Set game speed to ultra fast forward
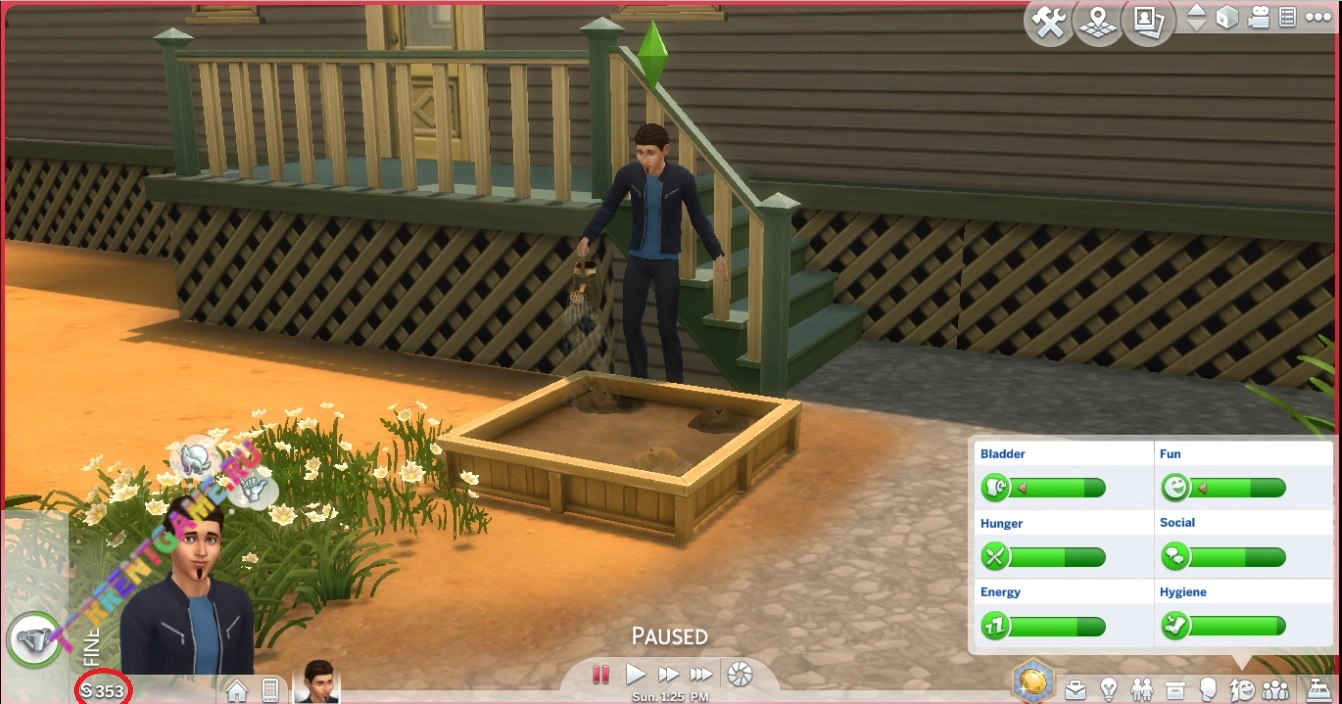 click(x=702, y=674)
